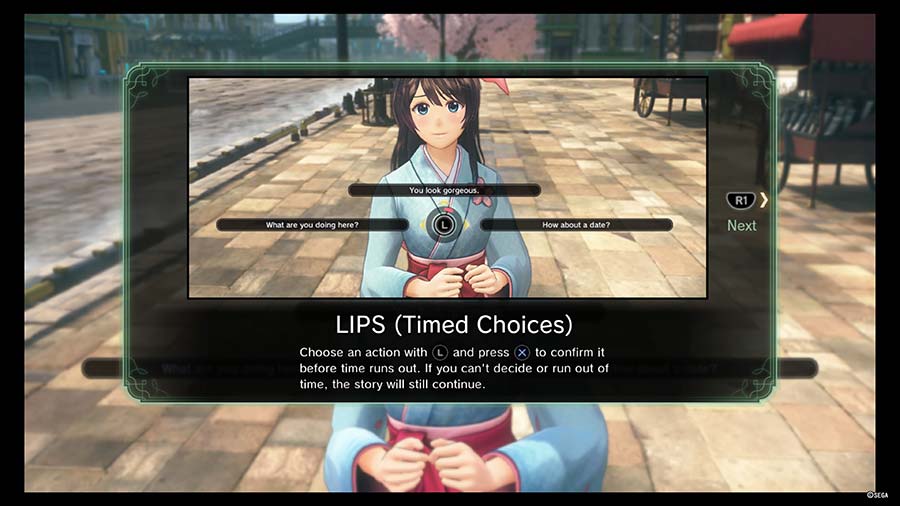Choose the "You look gorgeous." reply

(x=444, y=190)
